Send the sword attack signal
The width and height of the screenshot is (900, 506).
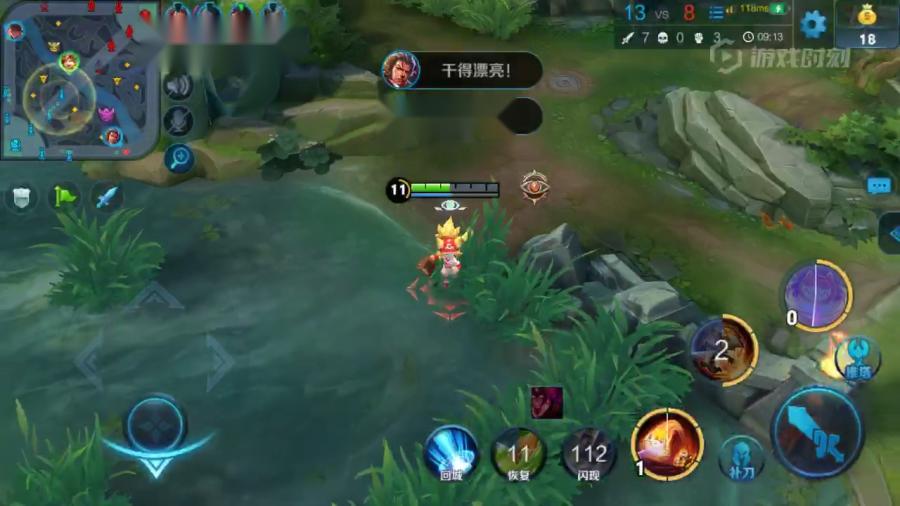(107, 197)
